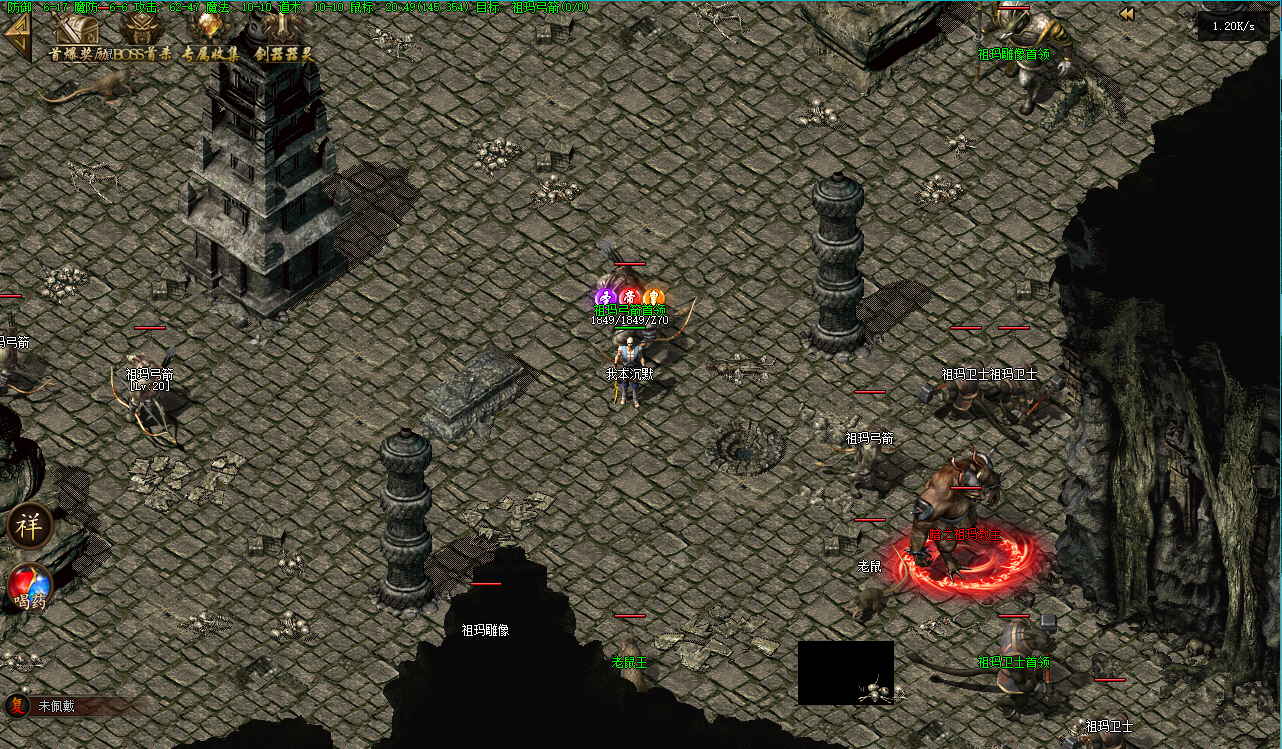1282x749 pixels.
Task: Click the red 复 icon
Action: (17, 706)
